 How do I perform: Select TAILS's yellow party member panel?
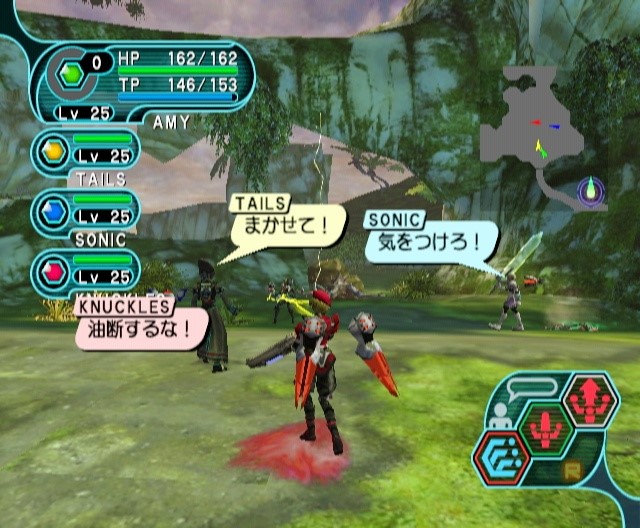coord(84,151)
